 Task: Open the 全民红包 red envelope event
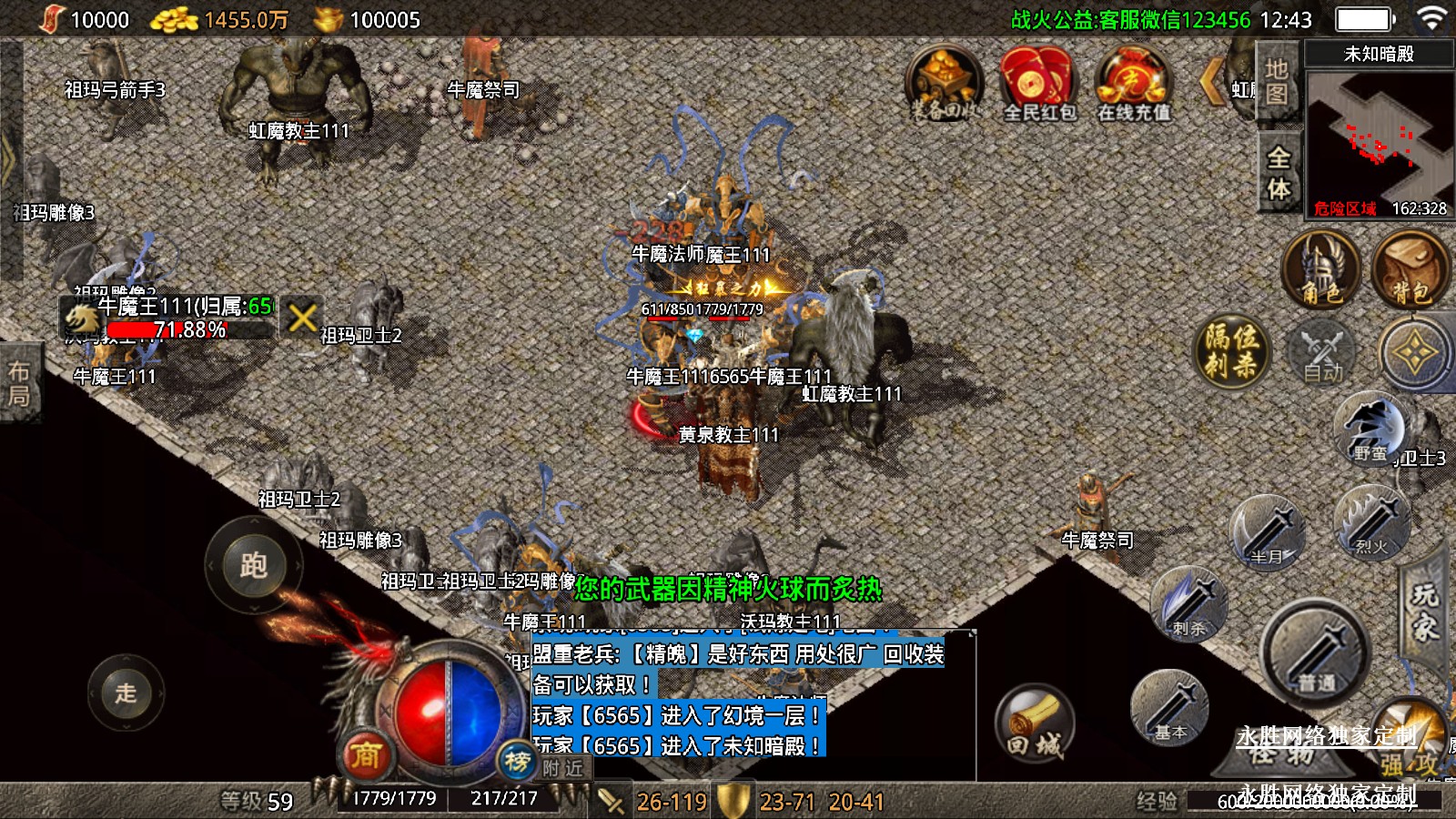tap(1038, 85)
